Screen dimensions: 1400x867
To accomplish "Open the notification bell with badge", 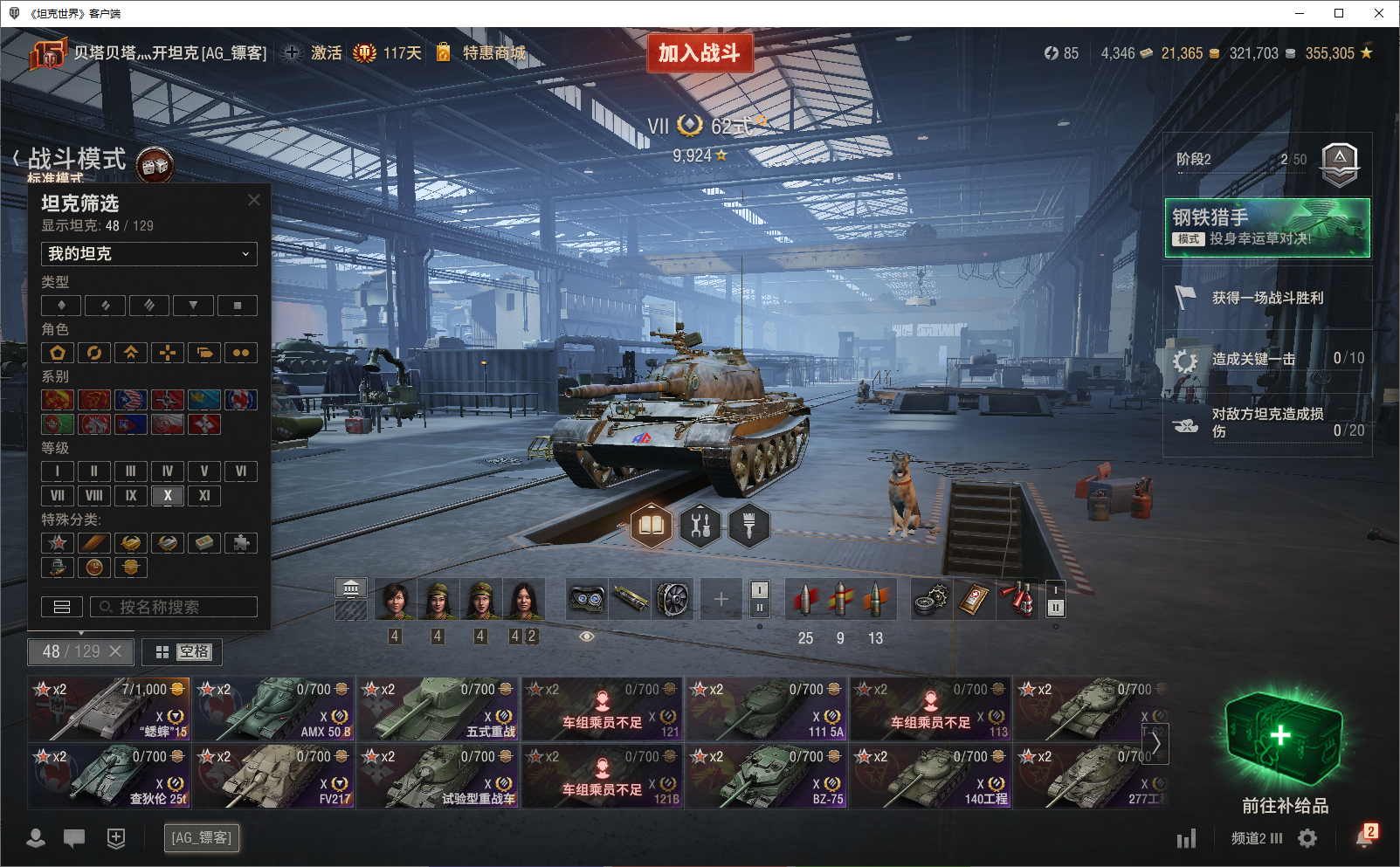I will [1364, 837].
